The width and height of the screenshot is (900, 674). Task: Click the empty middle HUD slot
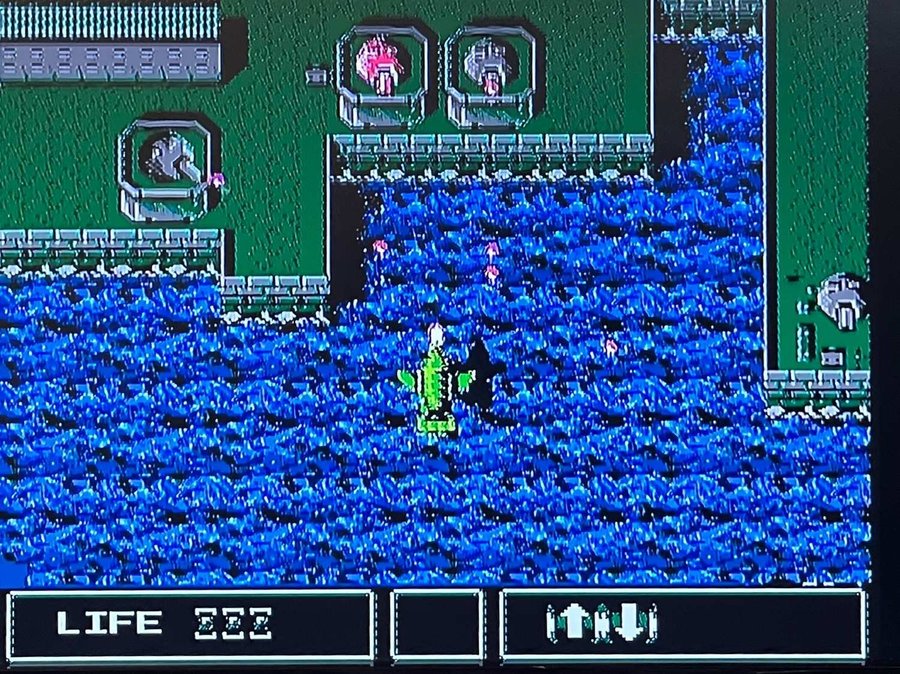[437, 625]
